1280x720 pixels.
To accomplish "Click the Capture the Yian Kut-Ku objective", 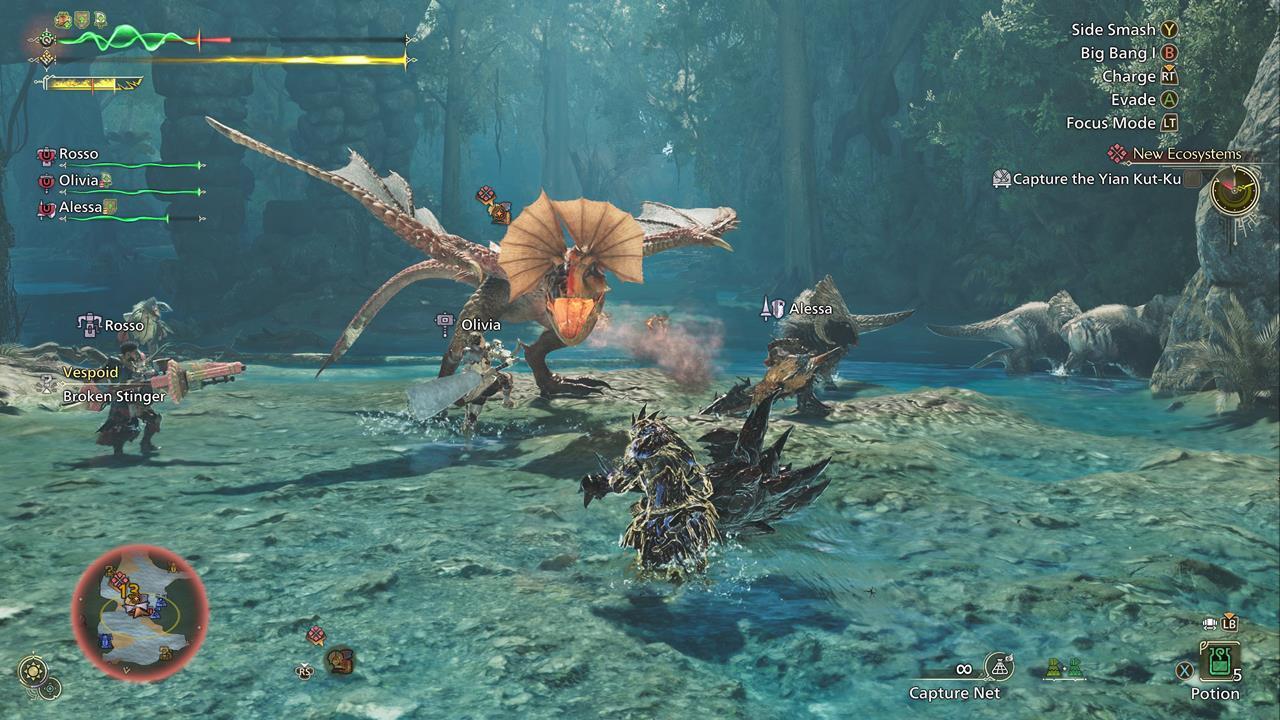I will (1096, 179).
